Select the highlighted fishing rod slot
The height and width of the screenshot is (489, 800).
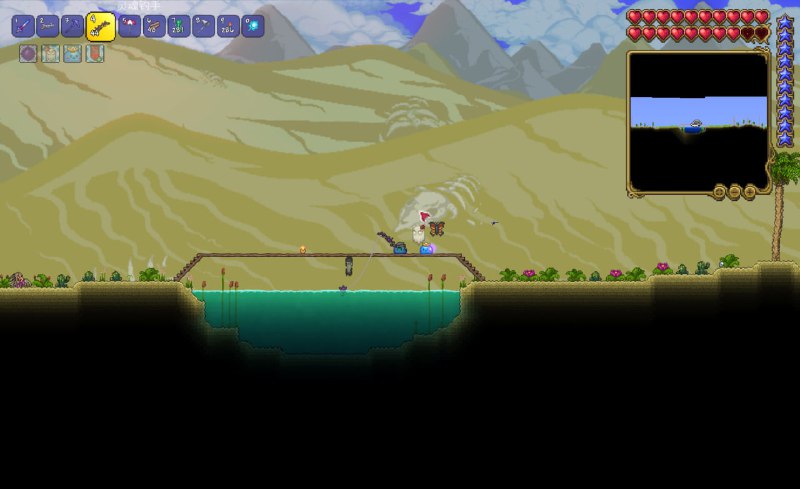pos(100,26)
